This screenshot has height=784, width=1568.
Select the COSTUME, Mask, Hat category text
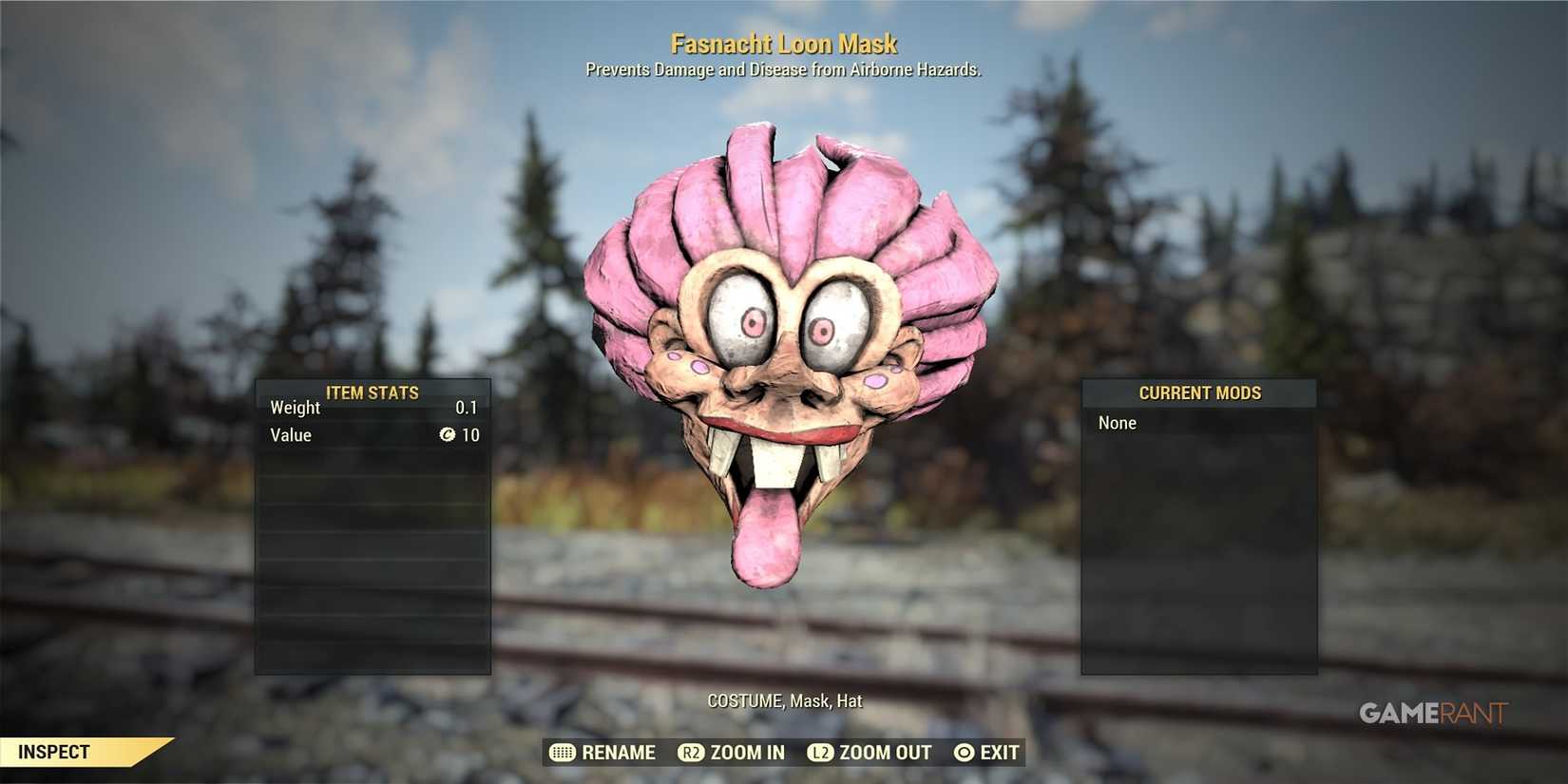click(784, 700)
